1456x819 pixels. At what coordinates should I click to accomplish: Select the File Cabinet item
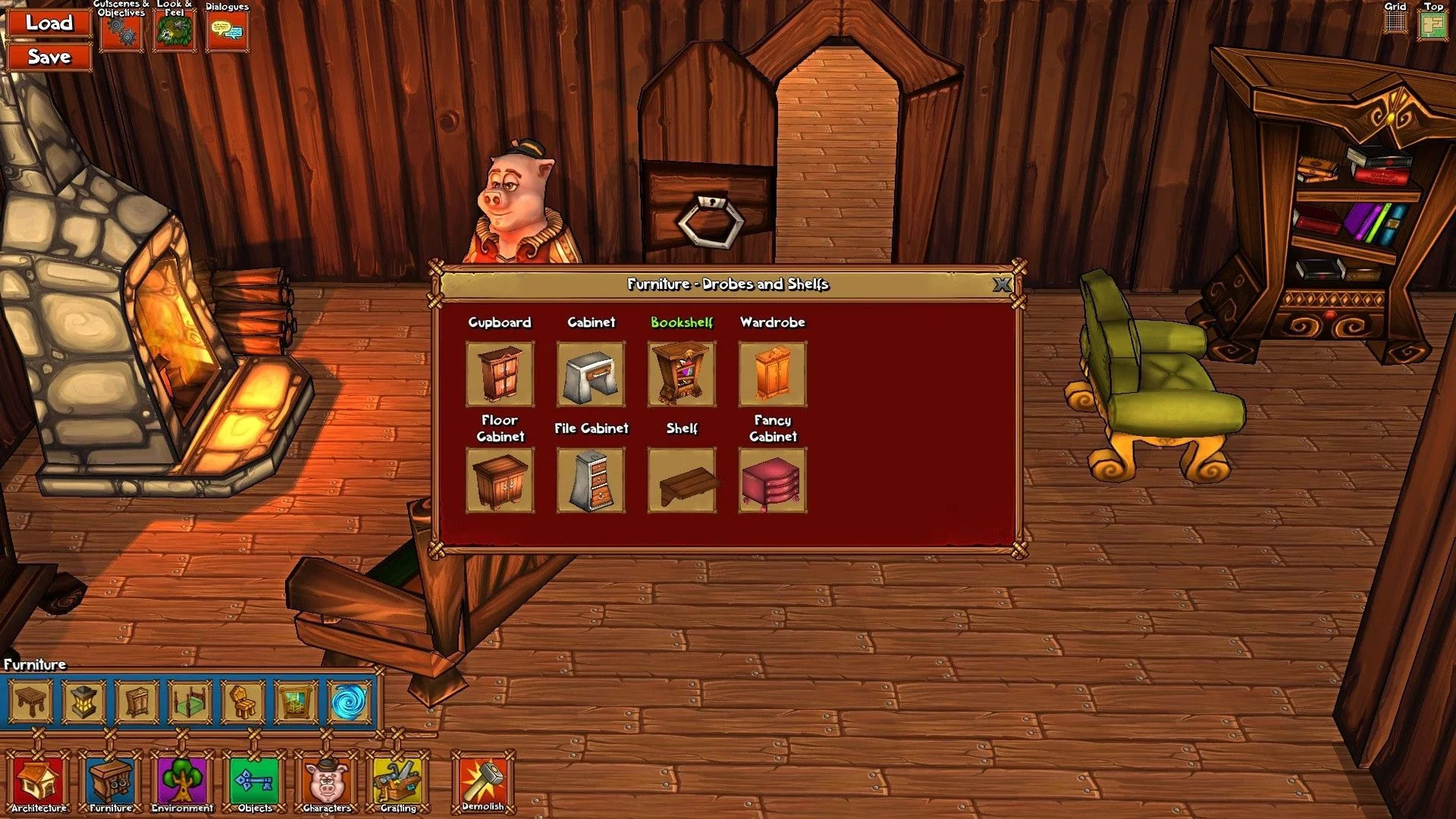point(591,480)
